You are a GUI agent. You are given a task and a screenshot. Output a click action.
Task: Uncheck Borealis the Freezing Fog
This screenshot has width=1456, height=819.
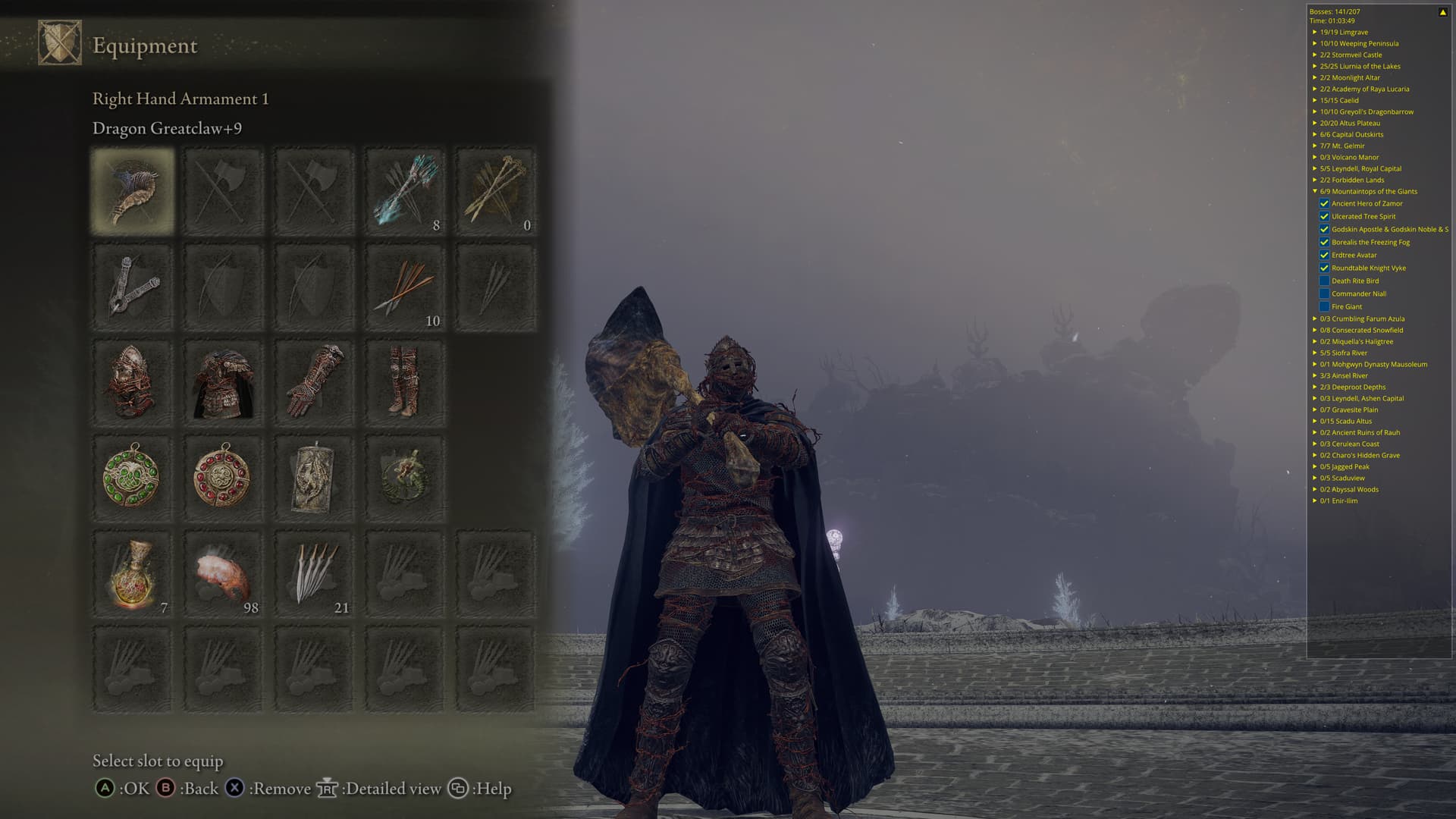click(x=1324, y=242)
